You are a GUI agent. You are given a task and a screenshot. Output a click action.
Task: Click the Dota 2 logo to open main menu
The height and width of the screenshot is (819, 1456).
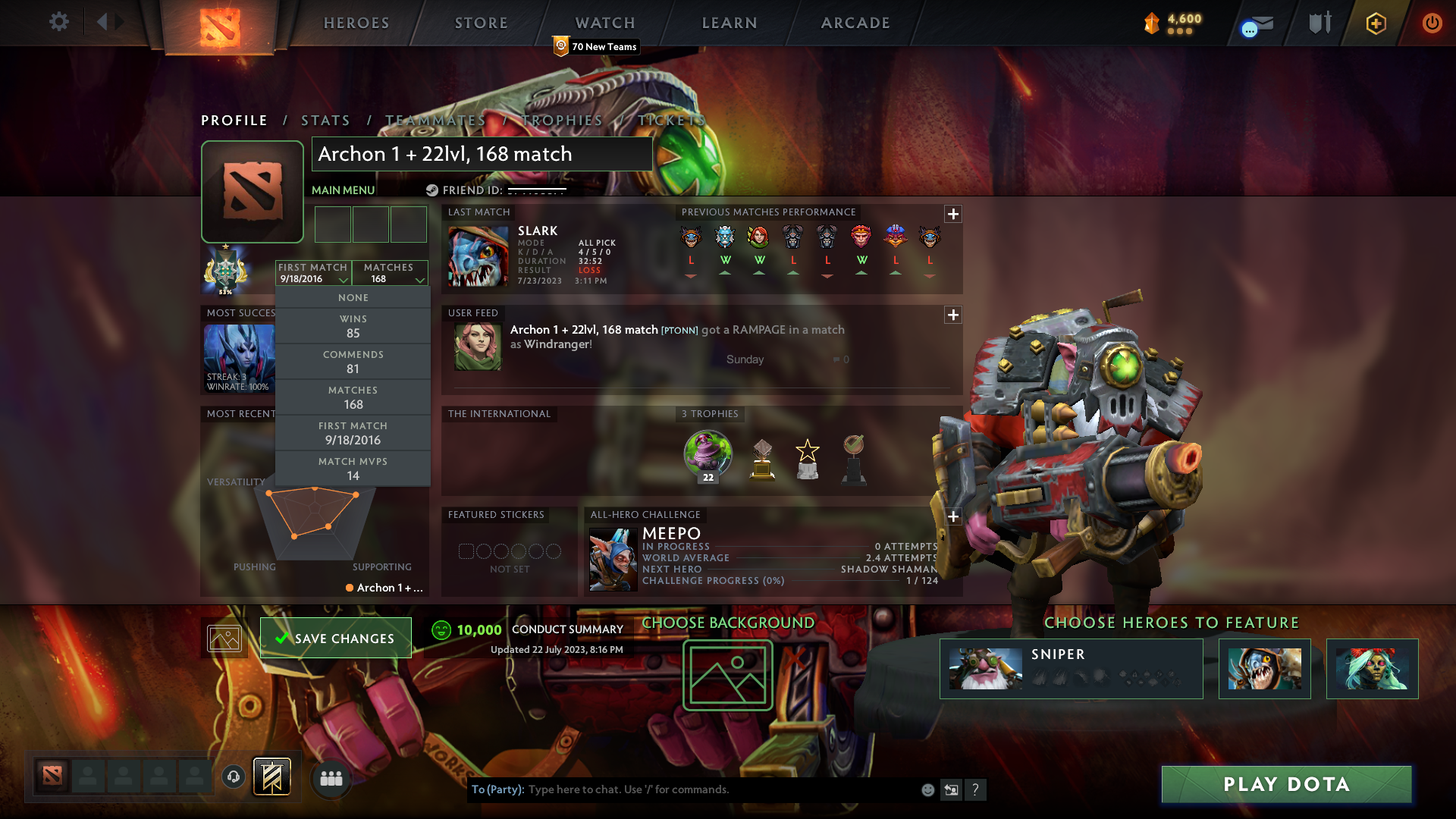coord(220,27)
